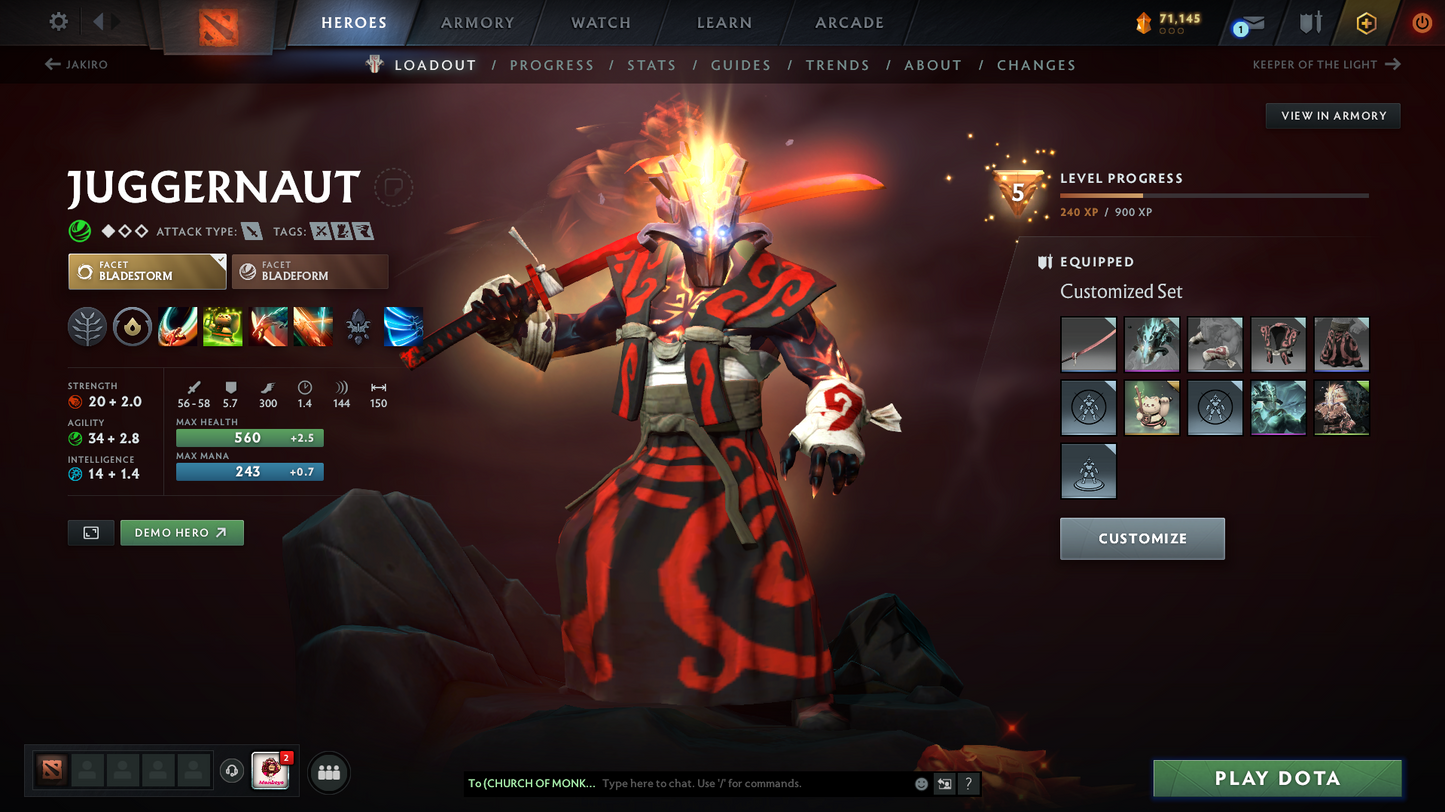The image size is (1445, 812).
Task: Click the Blade Dance ability icon
Action: pyautogui.click(x=269, y=326)
